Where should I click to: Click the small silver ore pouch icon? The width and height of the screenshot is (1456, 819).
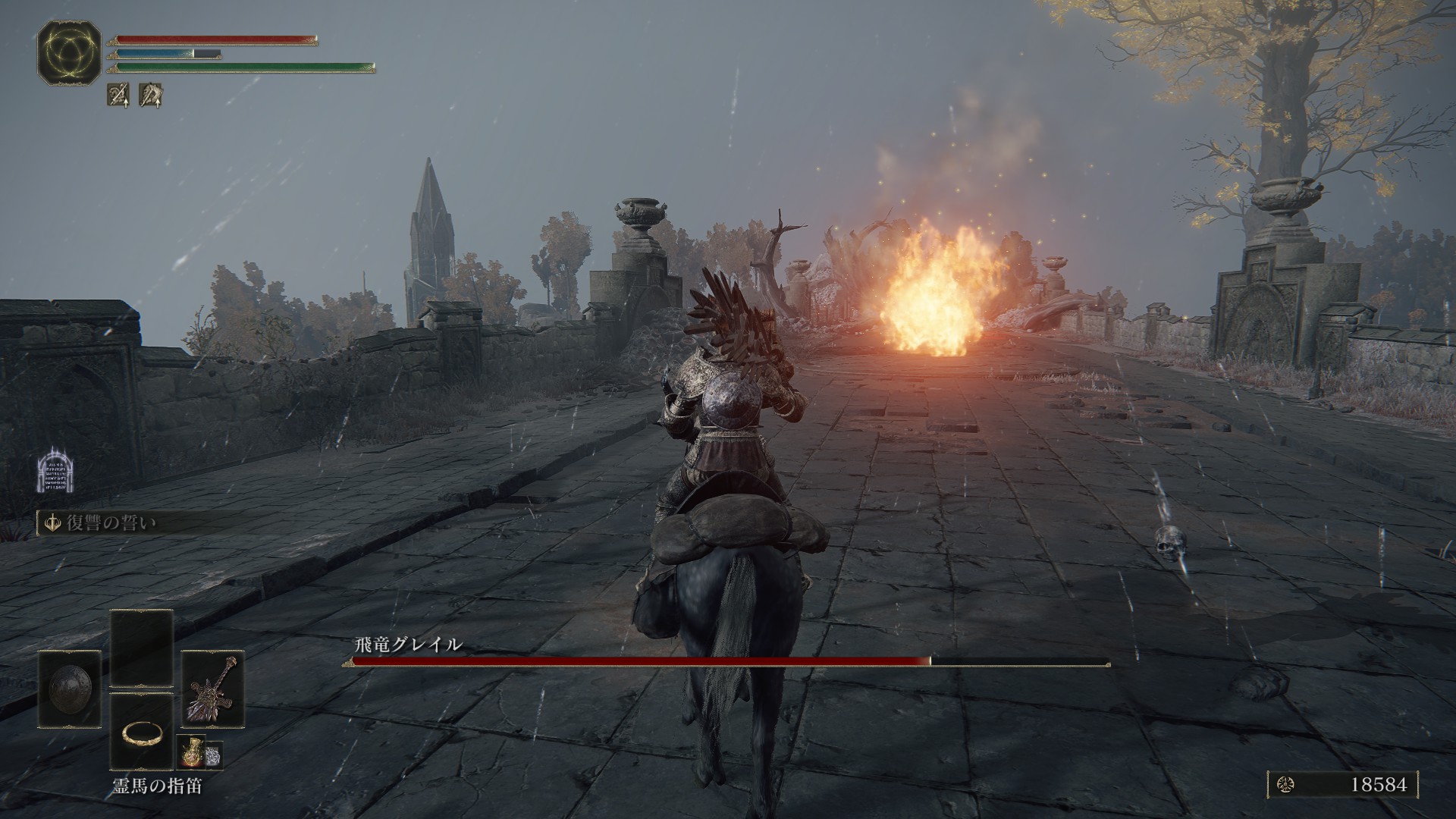click(x=214, y=753)
